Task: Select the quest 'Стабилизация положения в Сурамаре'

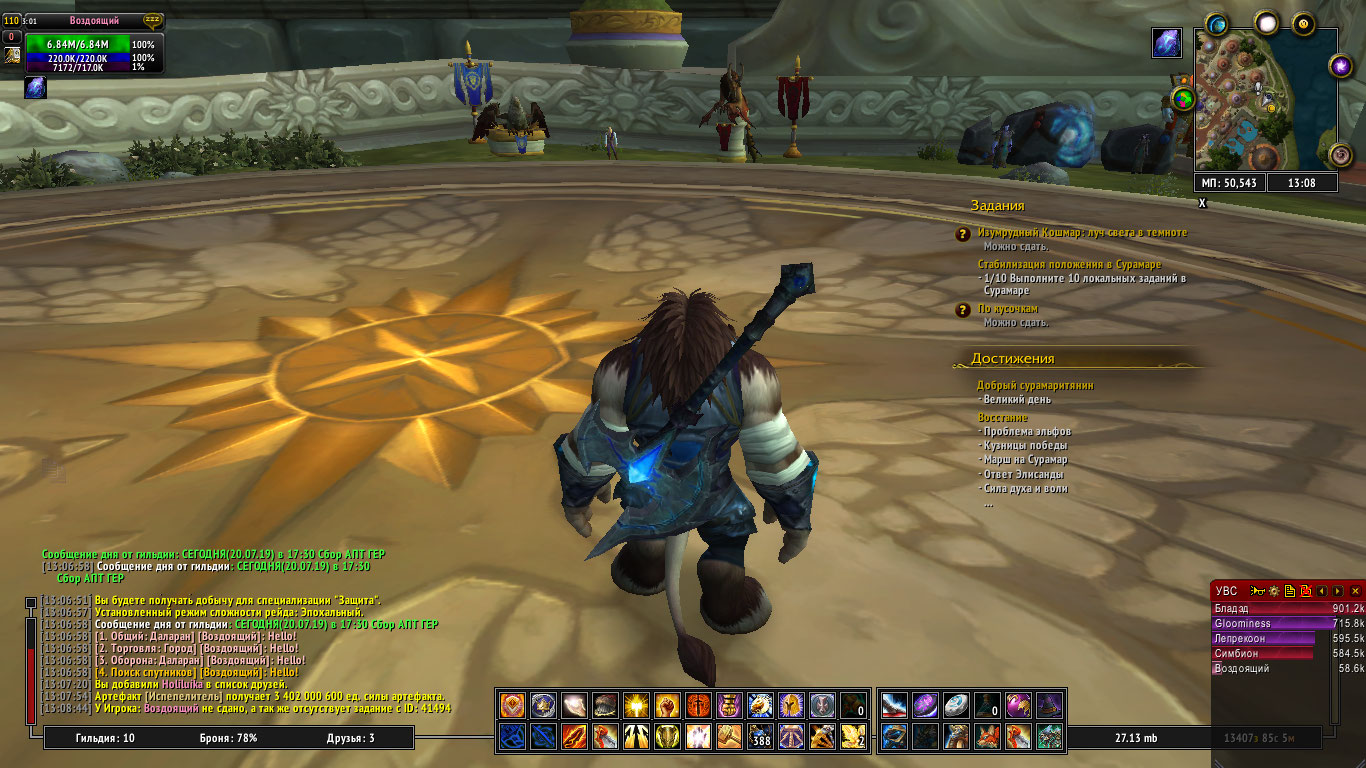Action: 1069,264
